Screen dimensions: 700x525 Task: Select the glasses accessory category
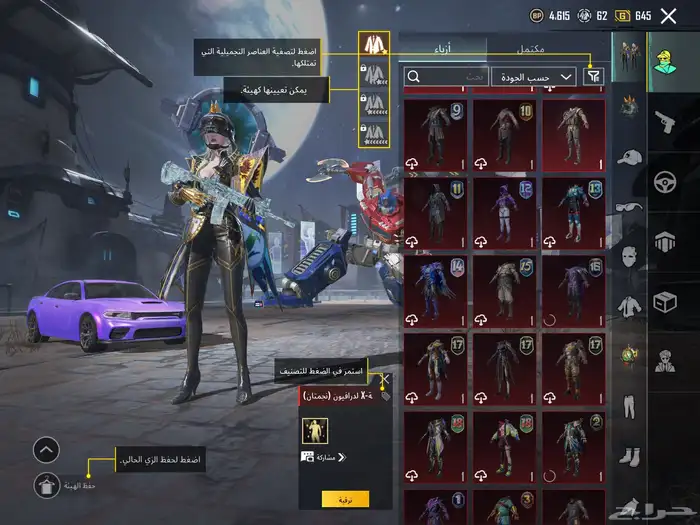tap(628, 206)
